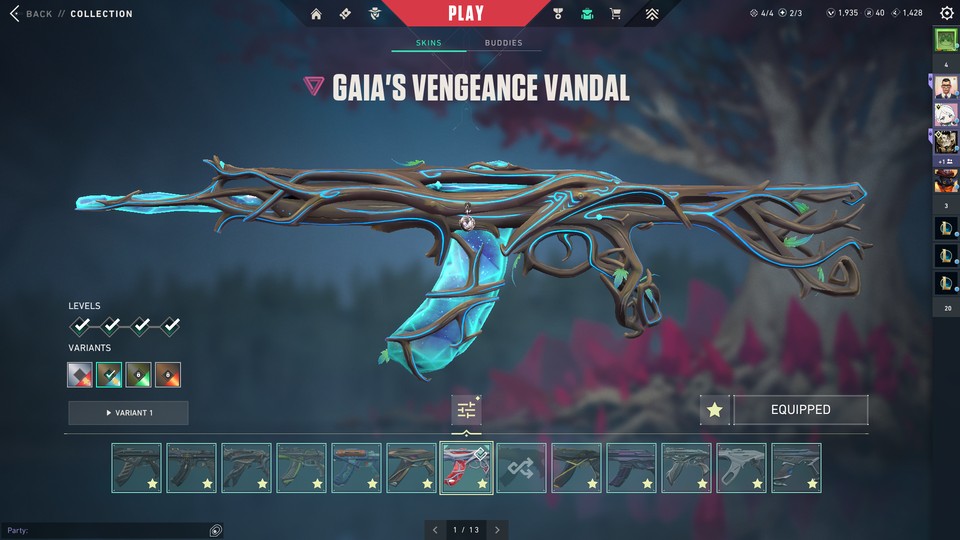Open the skin filter sliders button
The image size is (960, 540).
(466, 410)
